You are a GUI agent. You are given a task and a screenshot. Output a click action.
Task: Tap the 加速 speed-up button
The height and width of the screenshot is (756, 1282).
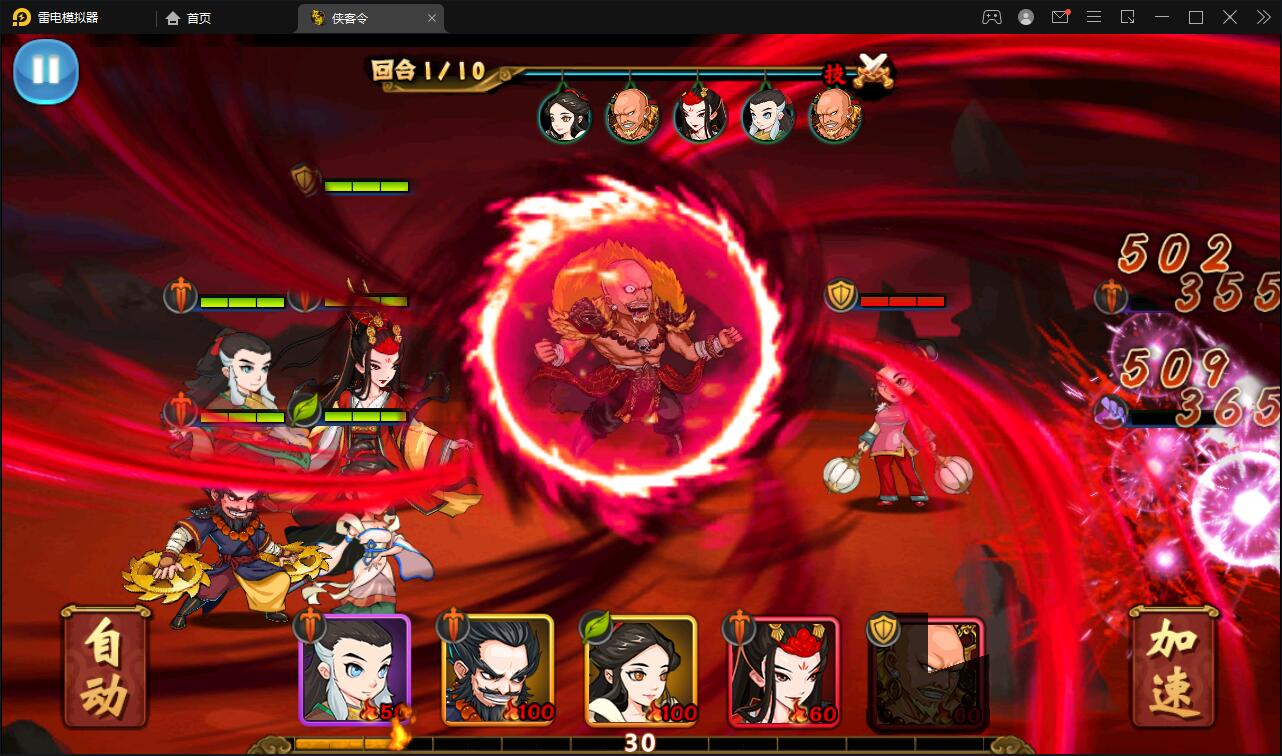1173,668
